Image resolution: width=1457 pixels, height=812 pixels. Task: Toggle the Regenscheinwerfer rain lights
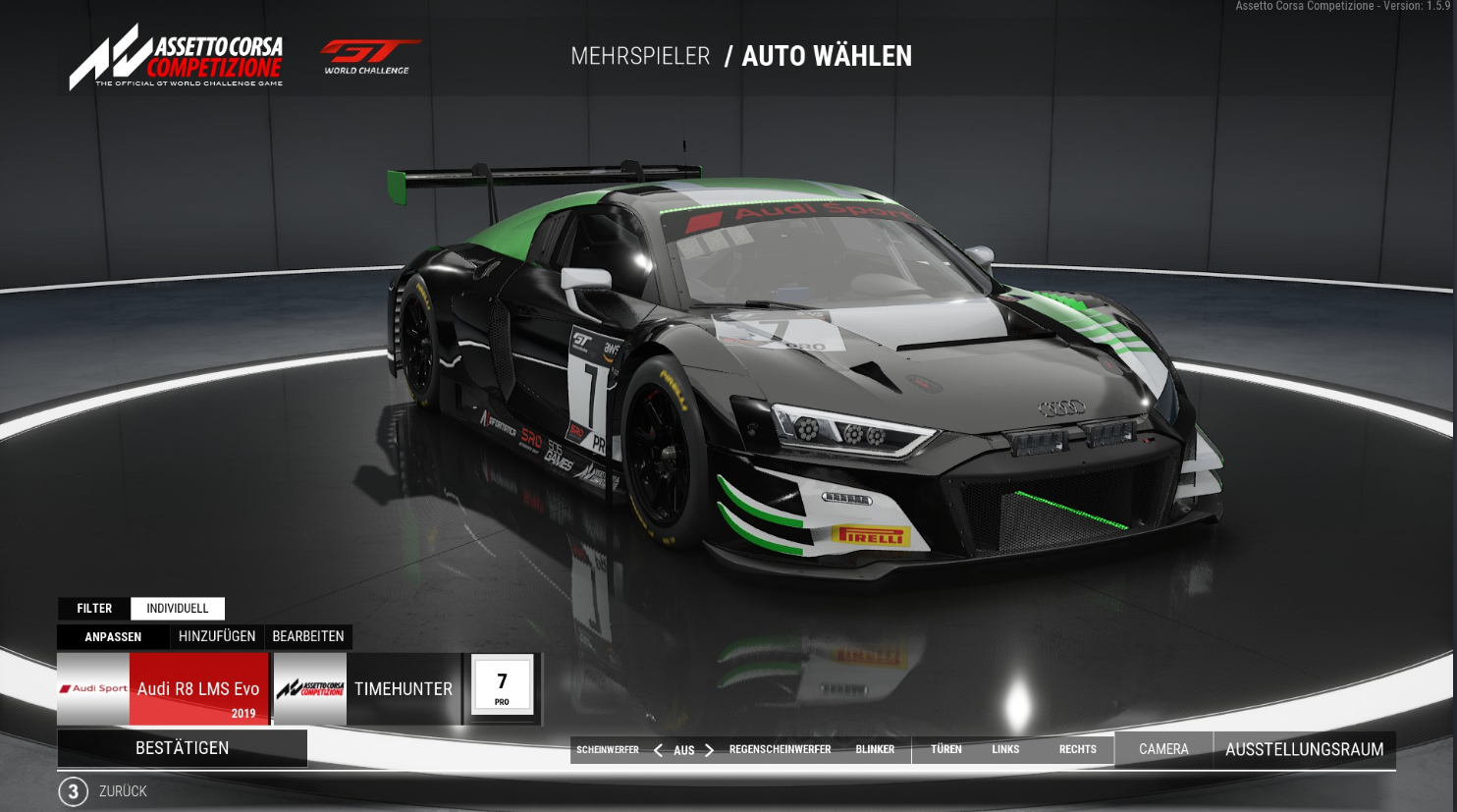tap(780, 750)
